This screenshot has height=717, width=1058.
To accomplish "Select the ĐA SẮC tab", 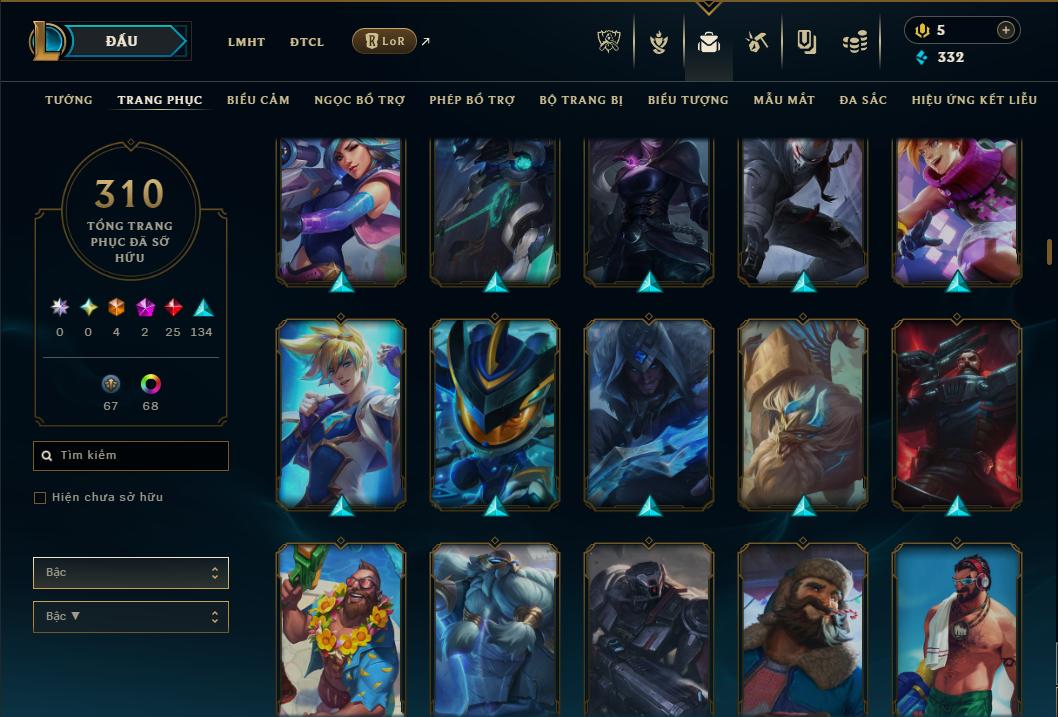I will coord(863,100).
